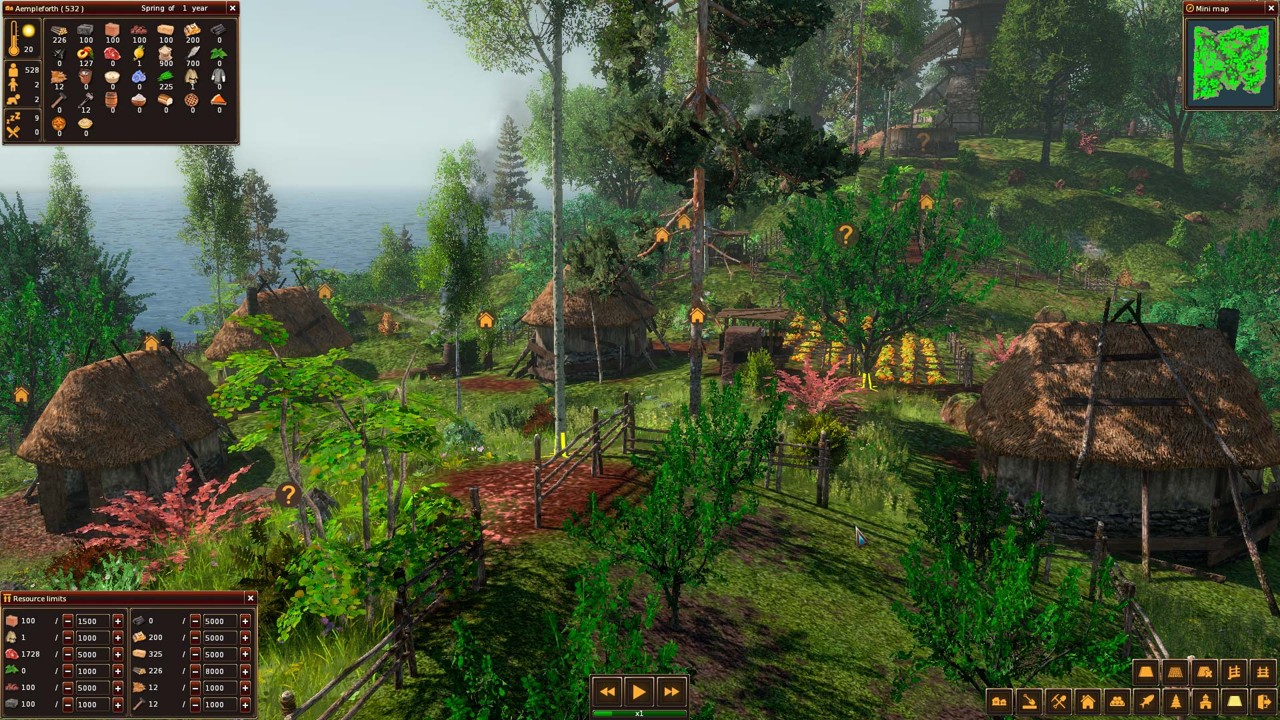The height and width of the screenshot is (720, 1280).
Task: Close the Resource limits window
Action: tap(250, 598)
